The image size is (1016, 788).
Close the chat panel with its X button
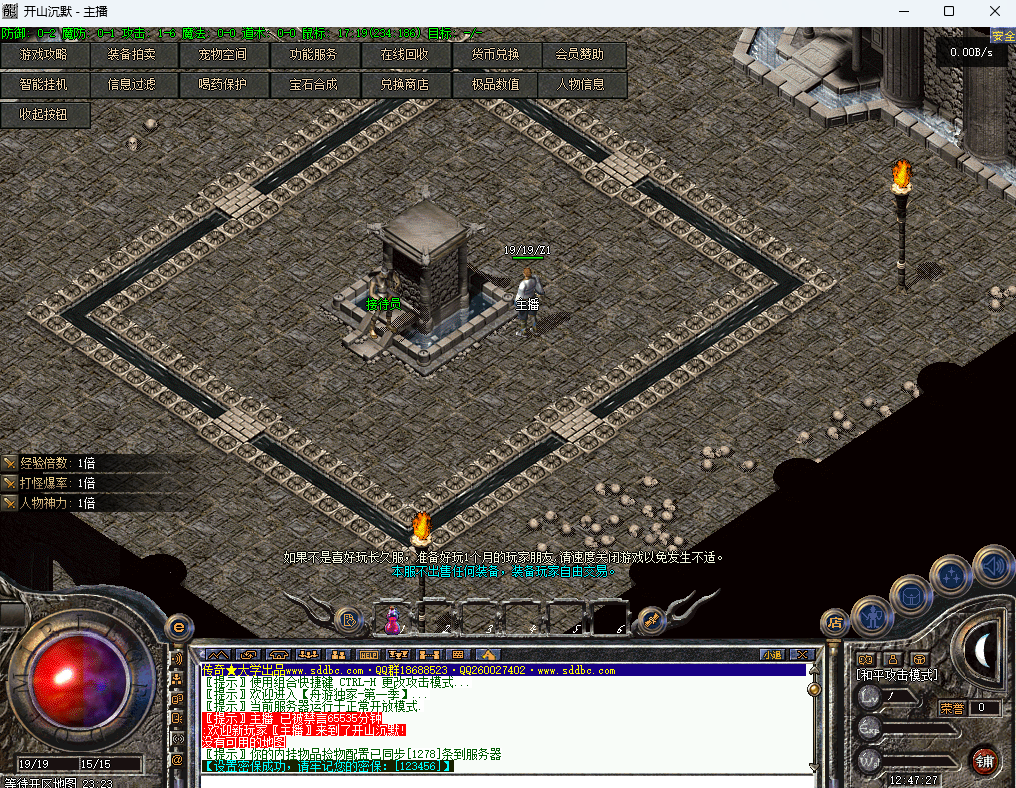(x=800, y=654)
